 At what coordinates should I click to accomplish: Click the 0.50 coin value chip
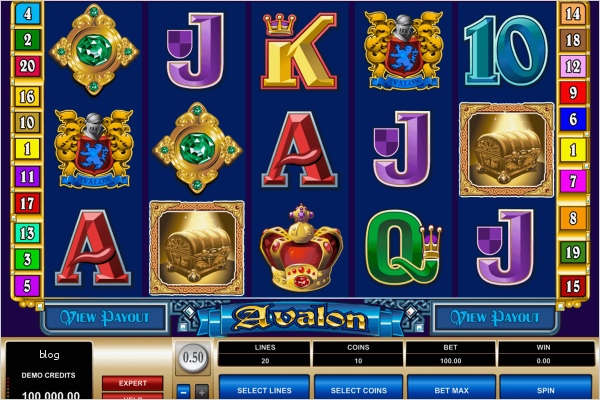(191, 358)
